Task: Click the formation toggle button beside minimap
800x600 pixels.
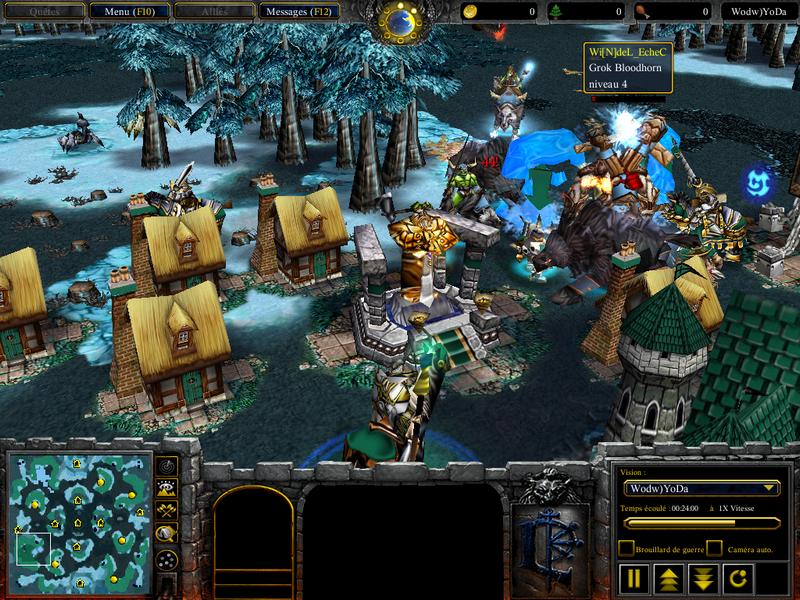Action: 167,558
